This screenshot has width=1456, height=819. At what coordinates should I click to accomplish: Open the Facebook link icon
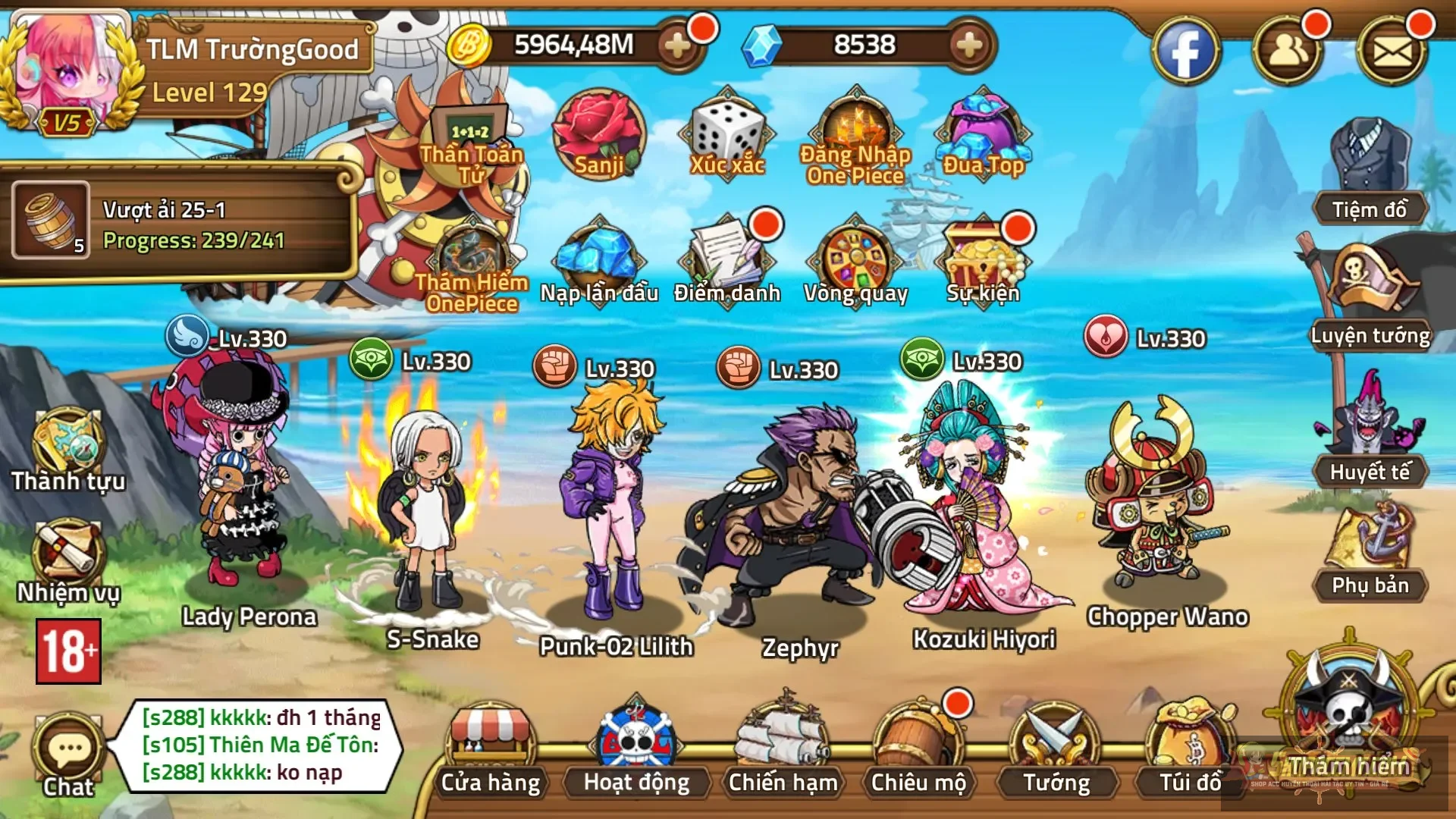[1185, 52]
